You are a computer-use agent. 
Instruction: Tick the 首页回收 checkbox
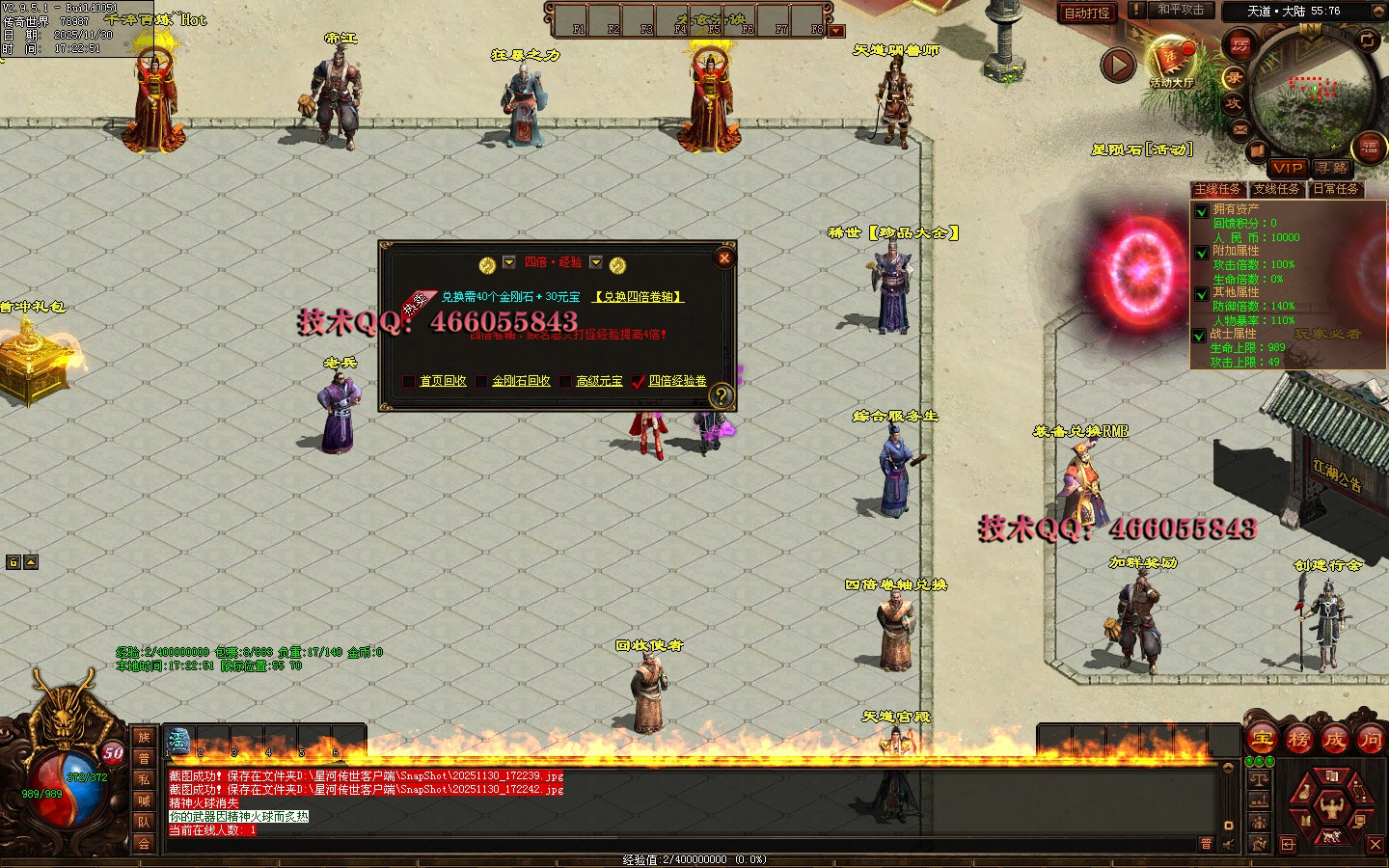click(x=409, y=382)
